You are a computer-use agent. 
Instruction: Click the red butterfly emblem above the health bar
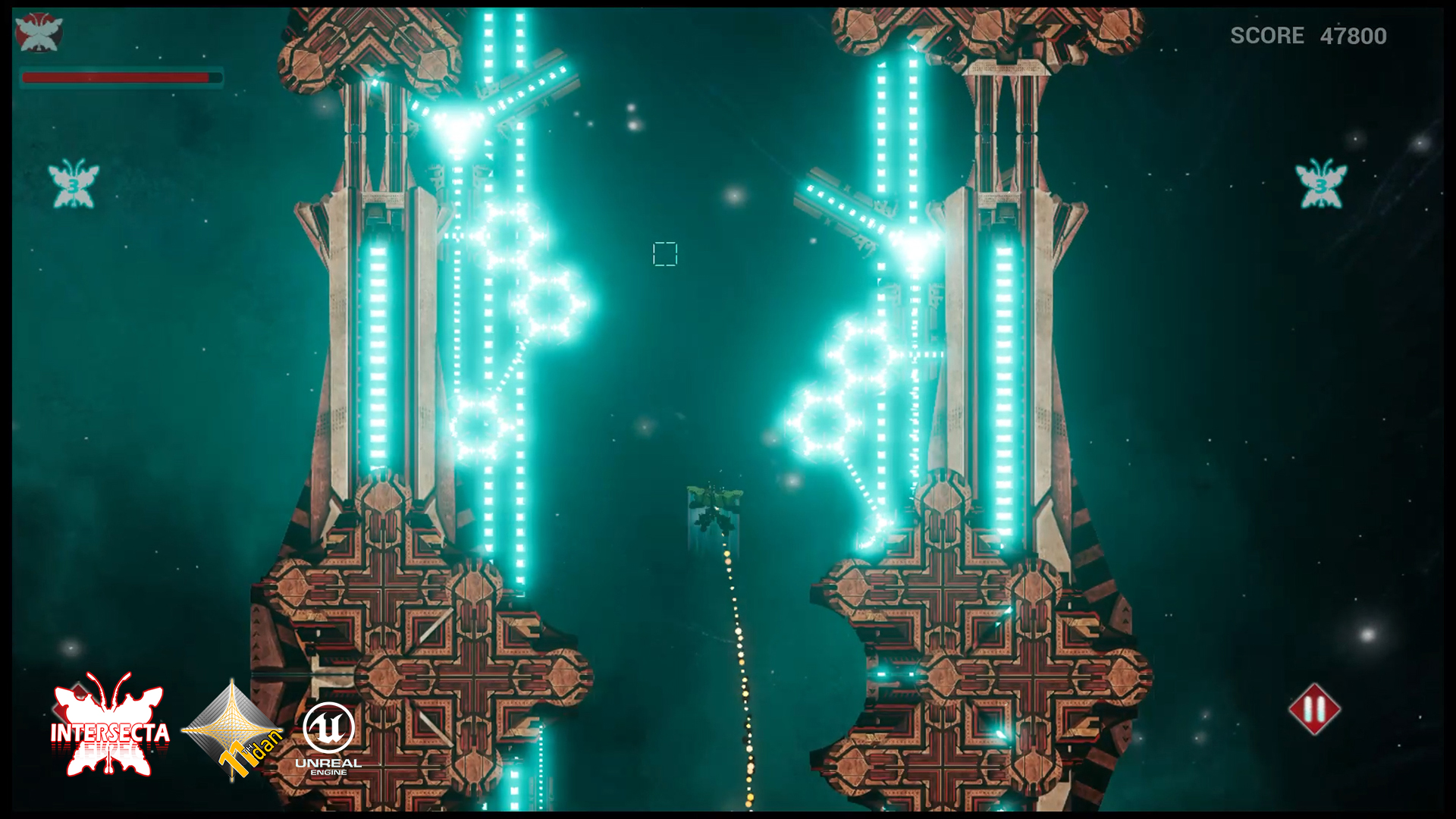39,33
